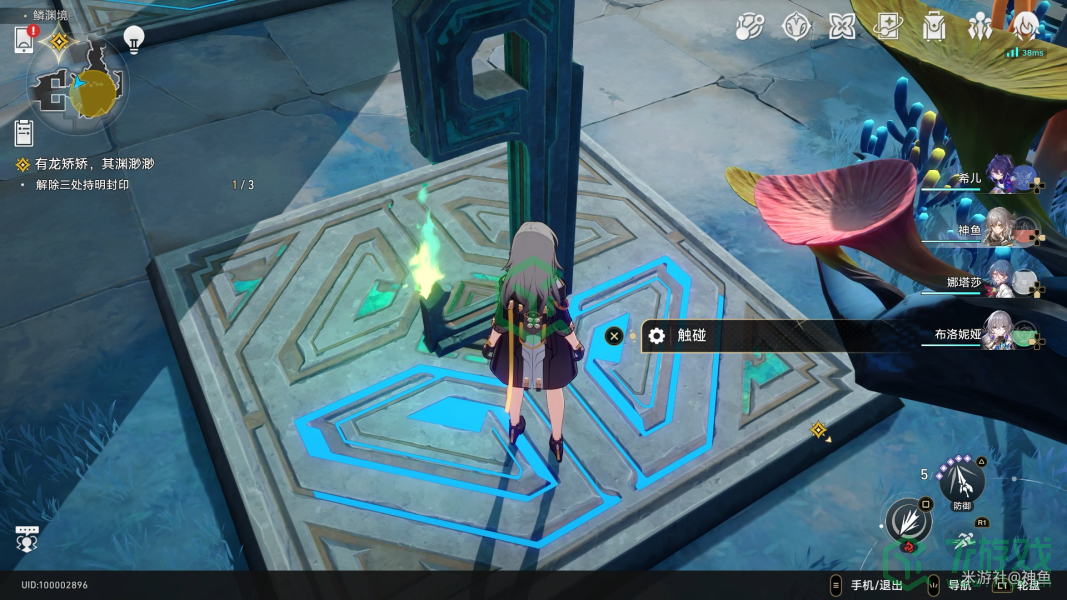Open the team setup icon
Image resolution: width=1067 pixels, height=600 pixels.
pyautogui.click(x=980, y=27)
